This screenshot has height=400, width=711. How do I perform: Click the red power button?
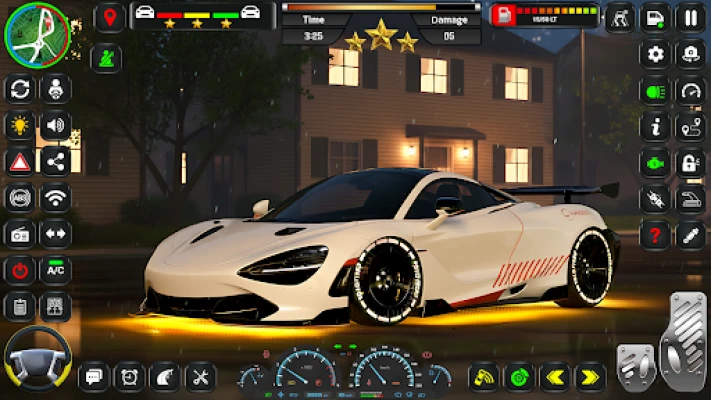click(19, 270)
